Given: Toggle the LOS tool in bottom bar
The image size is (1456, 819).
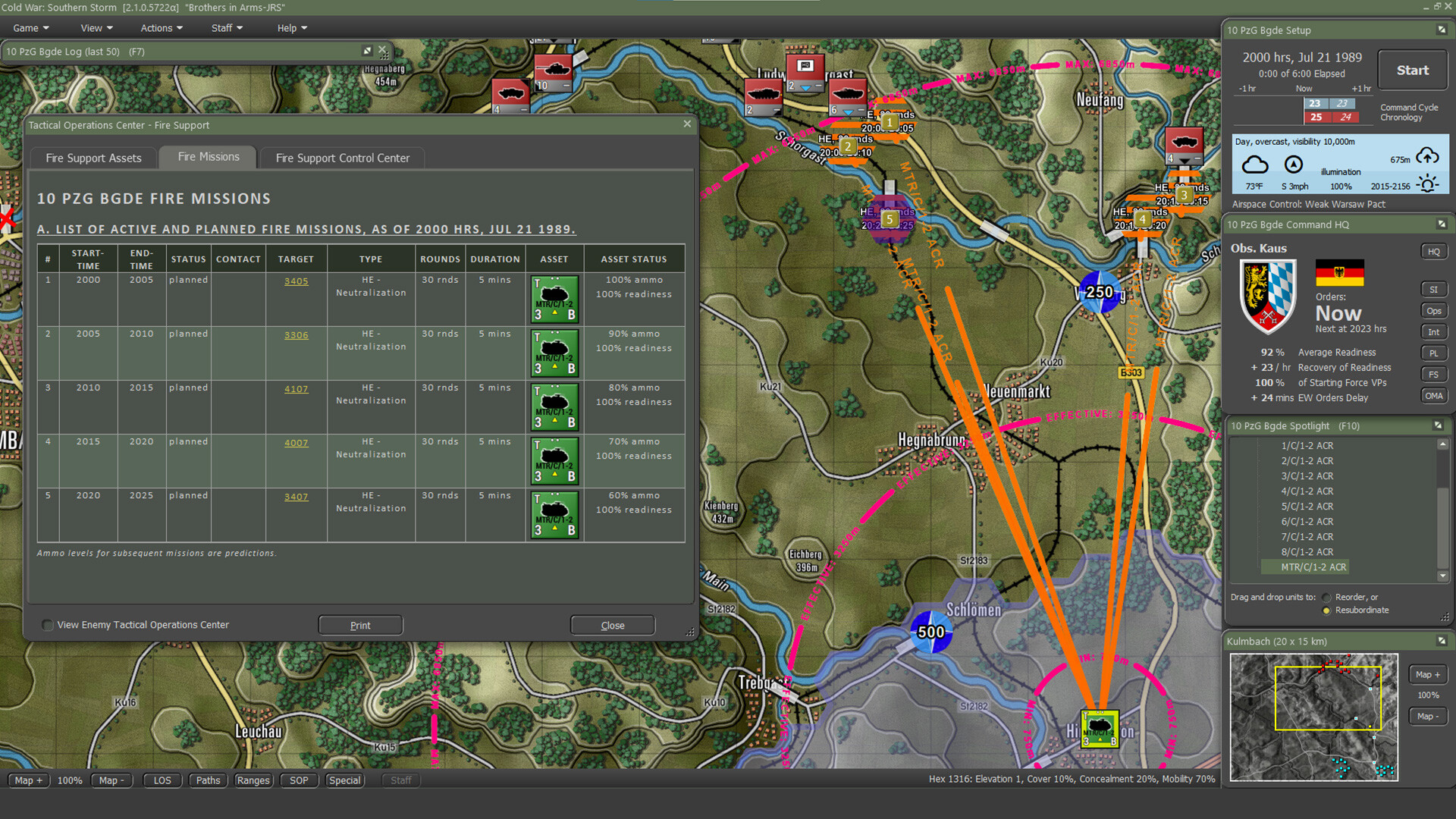Looking at the screenshot, I should tap(162, 780).
